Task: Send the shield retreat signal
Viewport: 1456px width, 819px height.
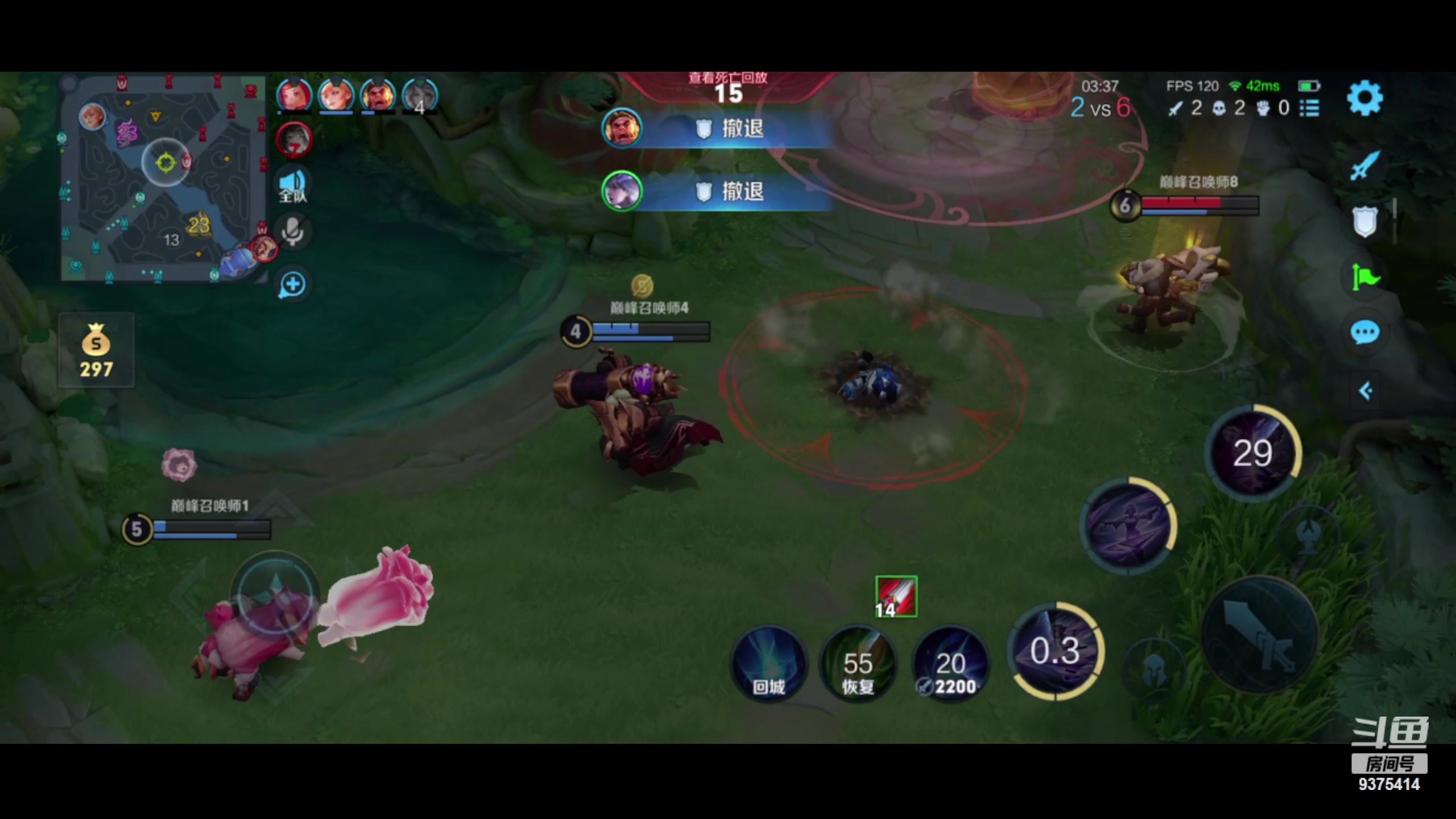Action: [1364, 221]
